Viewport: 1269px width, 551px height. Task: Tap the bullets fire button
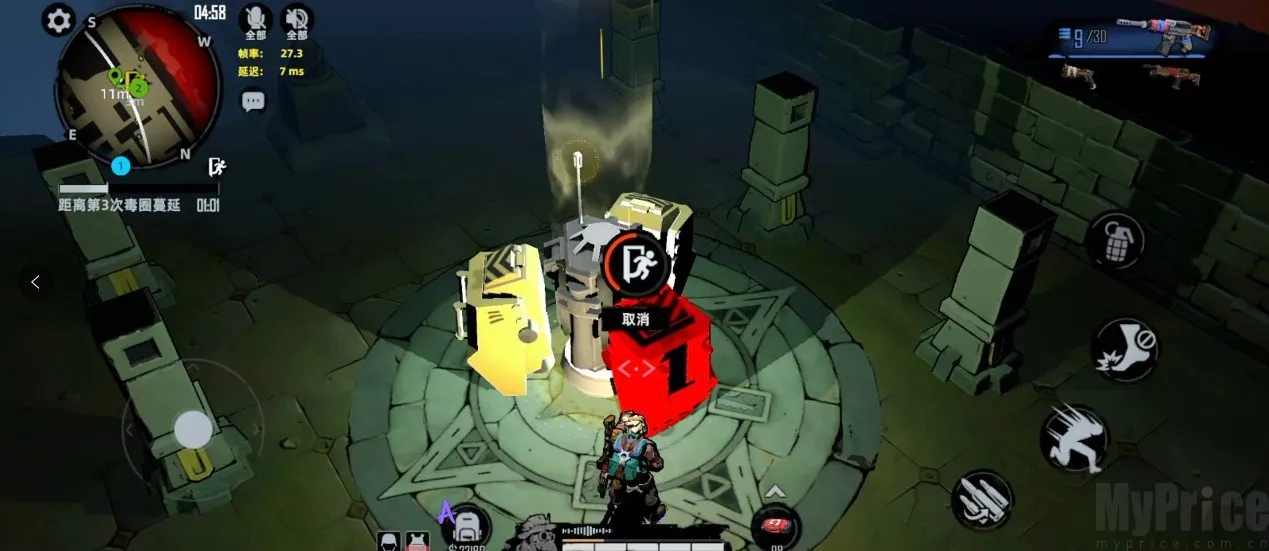point(982,499)
